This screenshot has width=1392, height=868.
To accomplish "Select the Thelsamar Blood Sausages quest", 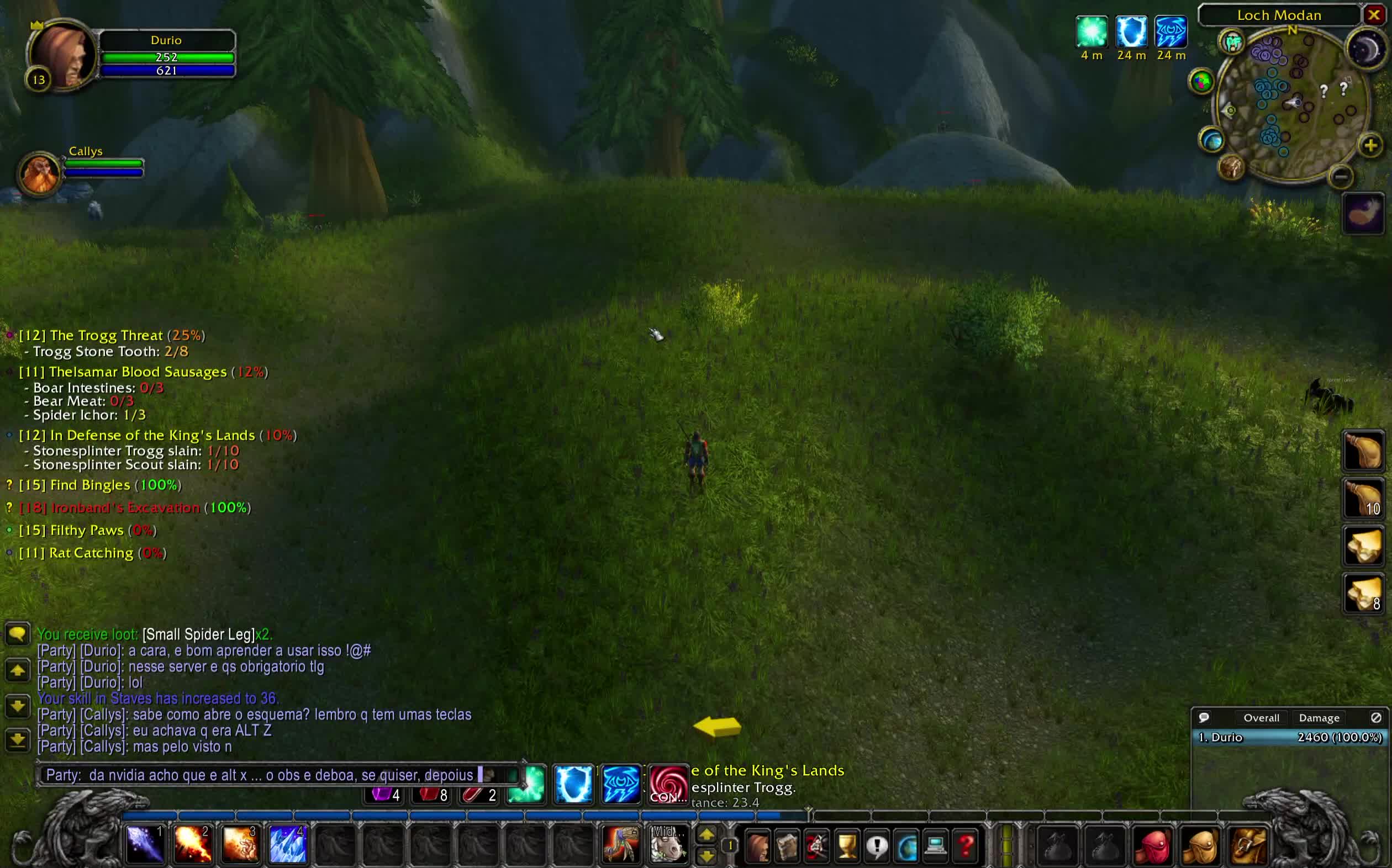I will coord(138,372).
